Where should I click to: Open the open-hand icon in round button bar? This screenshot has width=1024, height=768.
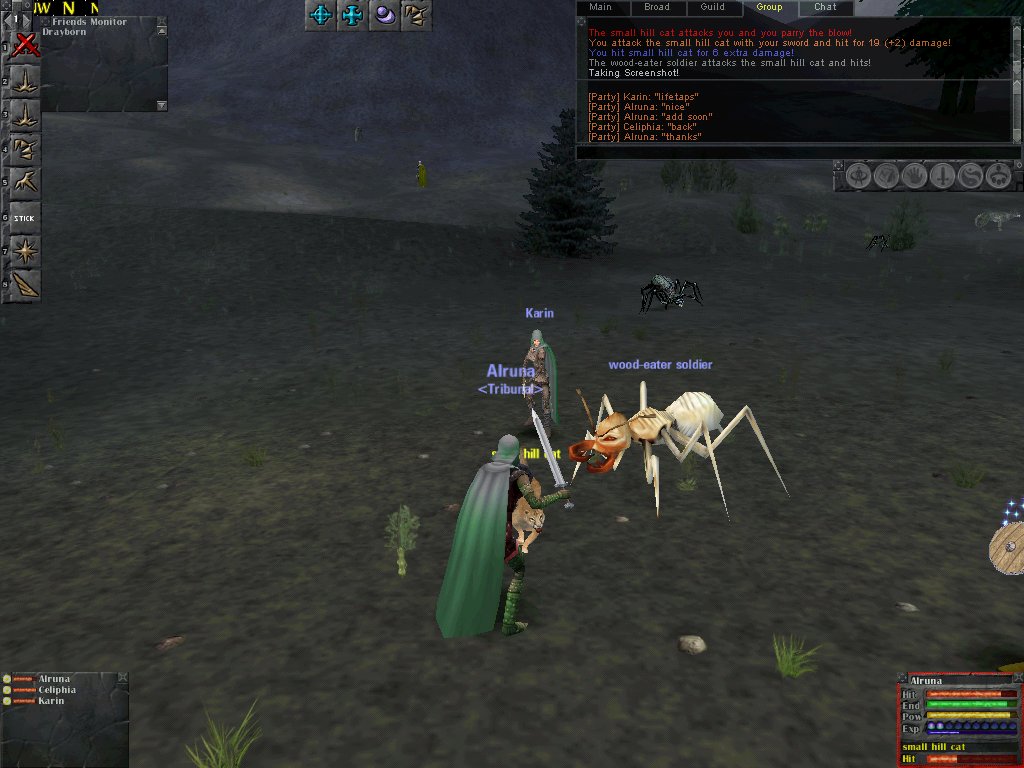click(x=914, y=177)
